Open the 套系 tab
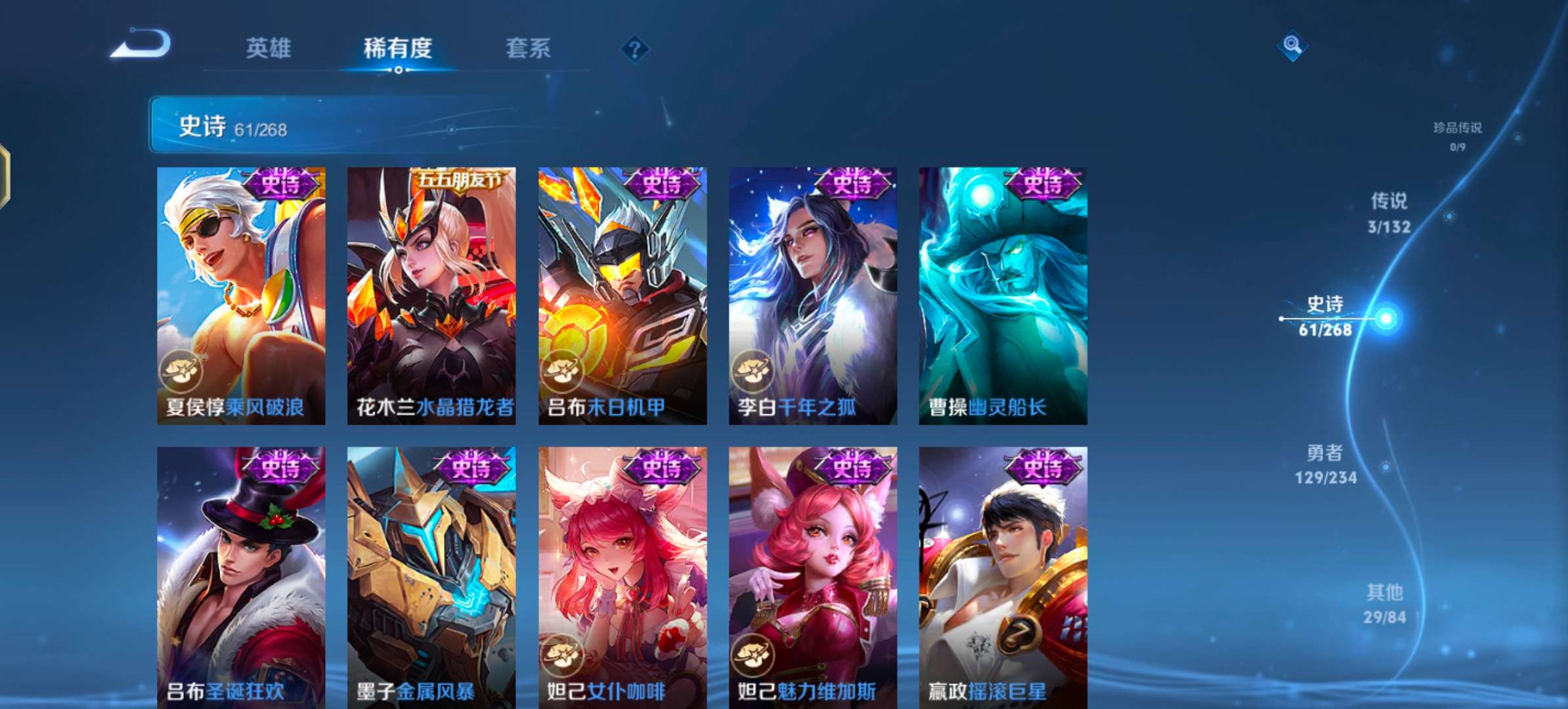The height and width of the screenshot is (709, 1568). [528, 49]
